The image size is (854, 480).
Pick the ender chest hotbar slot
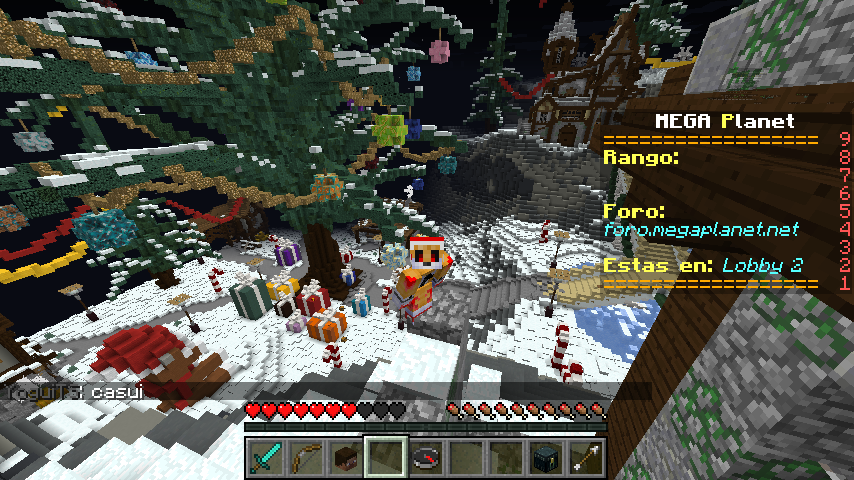[x=545, y=457]
